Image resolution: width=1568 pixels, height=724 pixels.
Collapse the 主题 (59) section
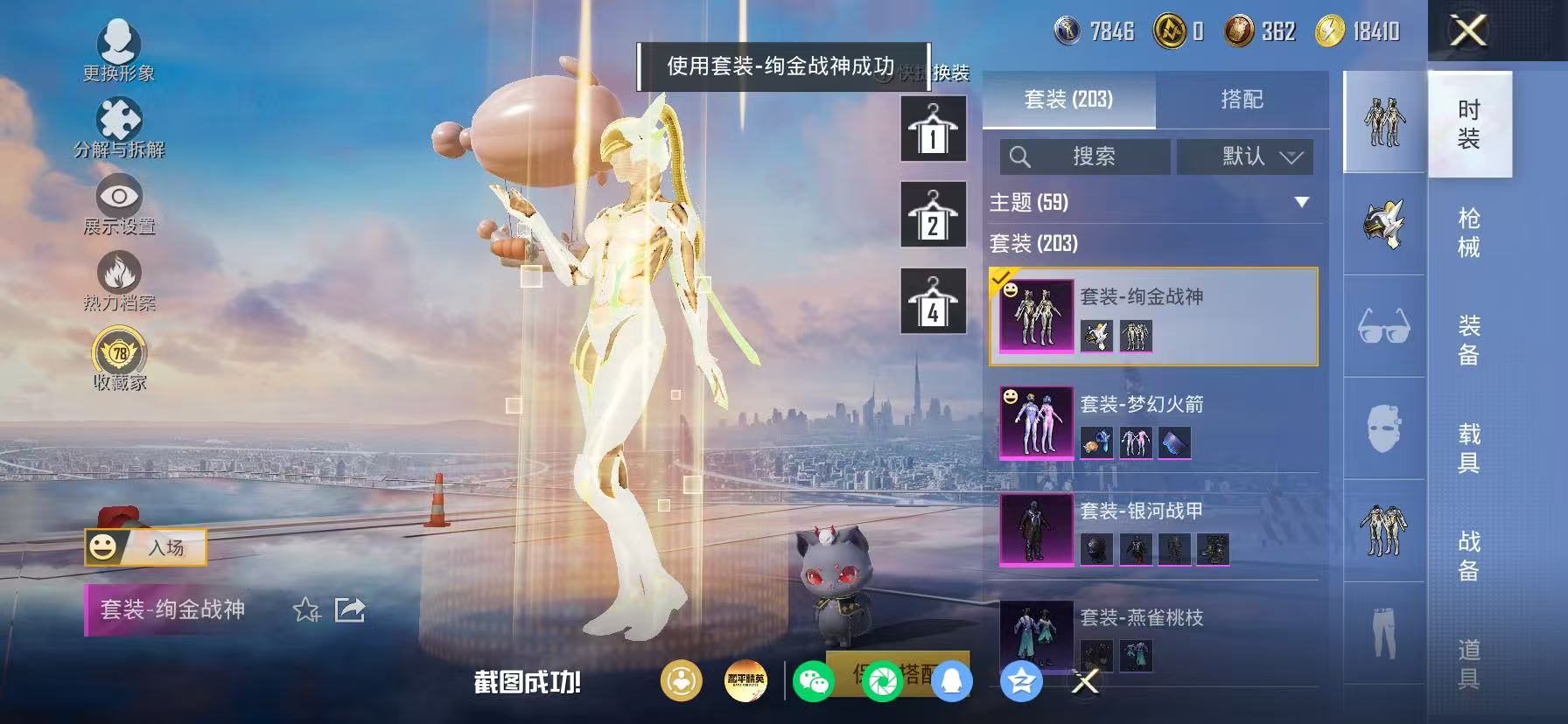[1302, 202]
